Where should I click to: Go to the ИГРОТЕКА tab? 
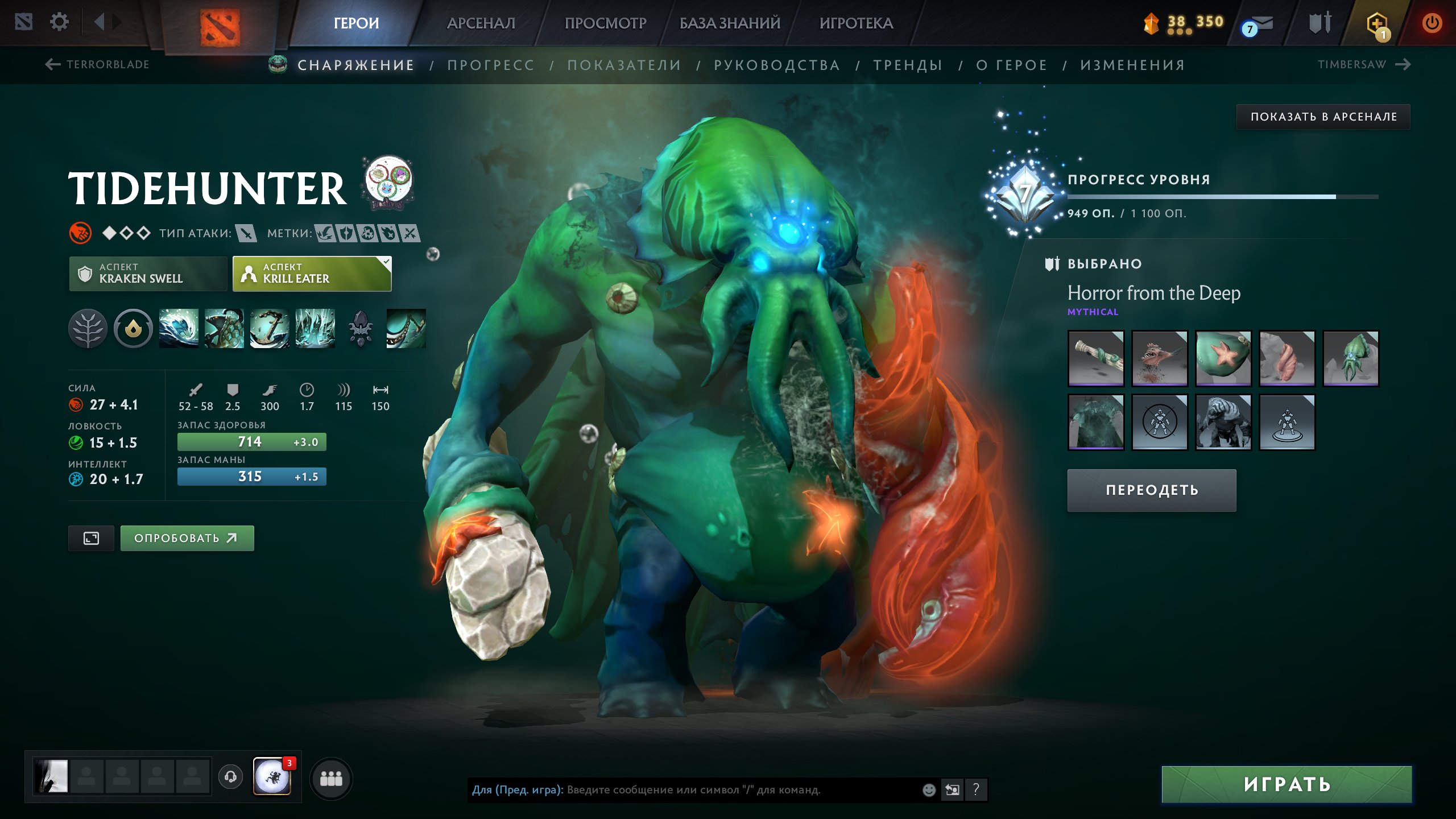856,23
